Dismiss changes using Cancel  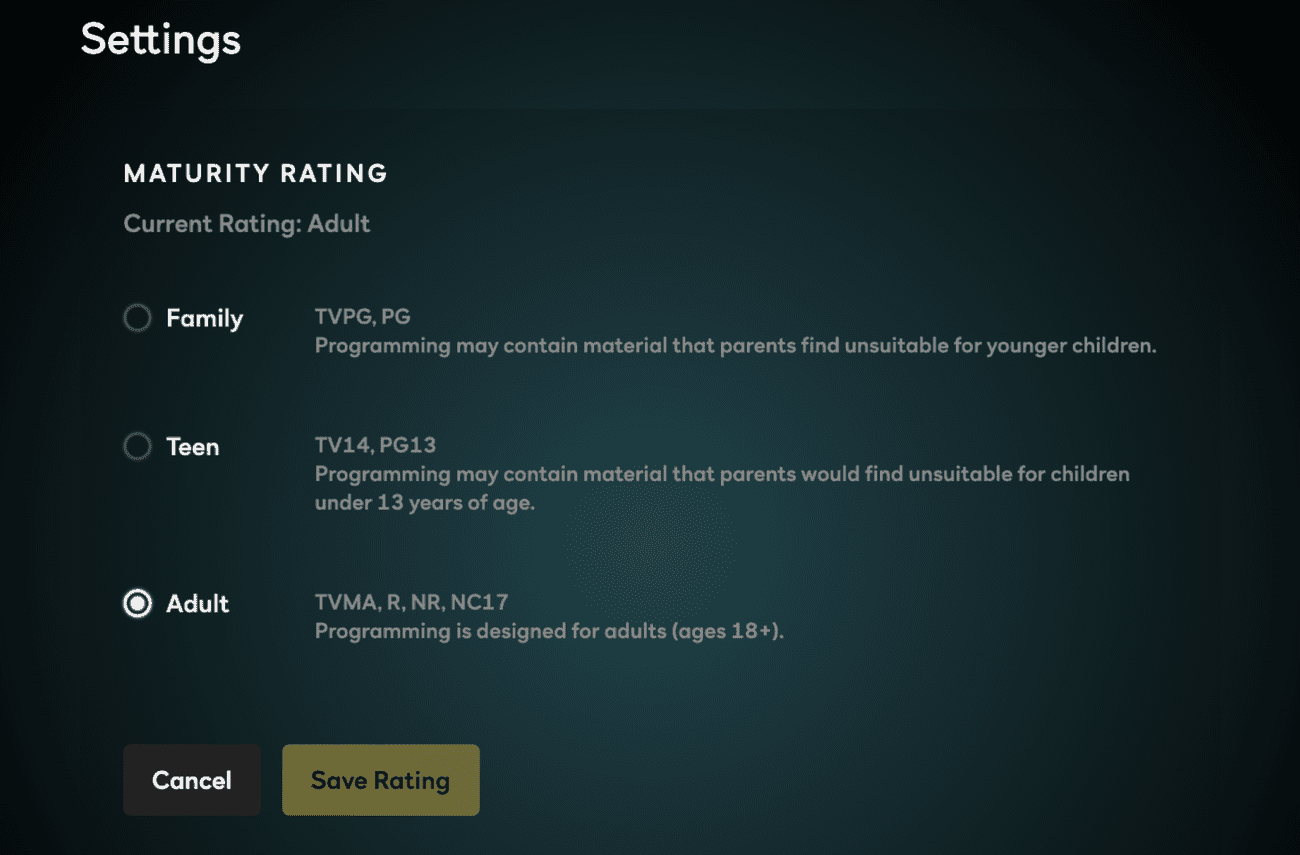(x=191, y=780)
